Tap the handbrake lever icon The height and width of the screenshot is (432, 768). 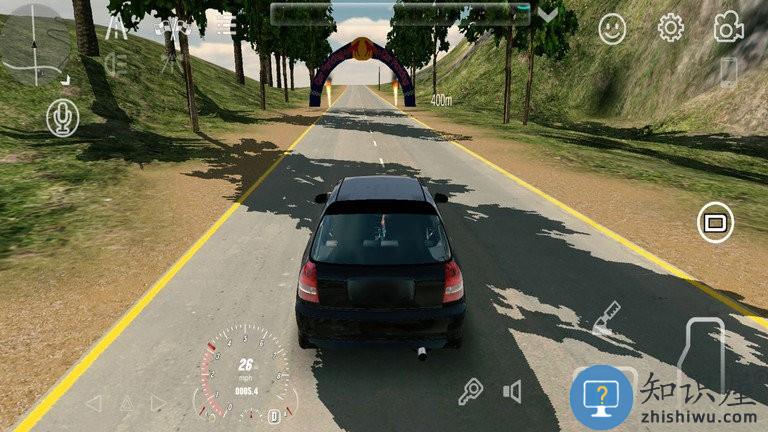(x=605, y=319)
